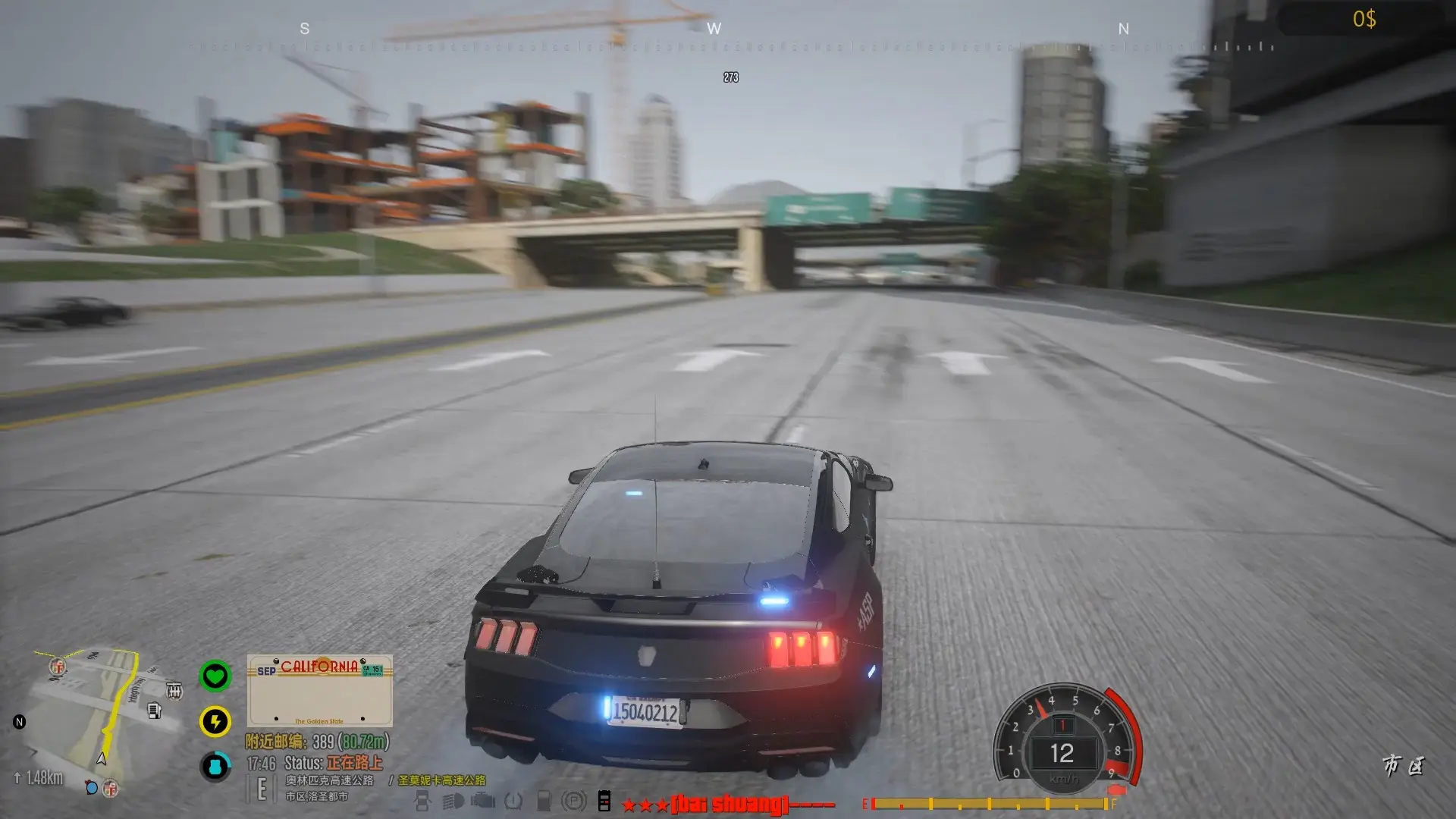1456x819 pixels.
Task: Select the tire pressure warning icon
Action: pos(513,801)
